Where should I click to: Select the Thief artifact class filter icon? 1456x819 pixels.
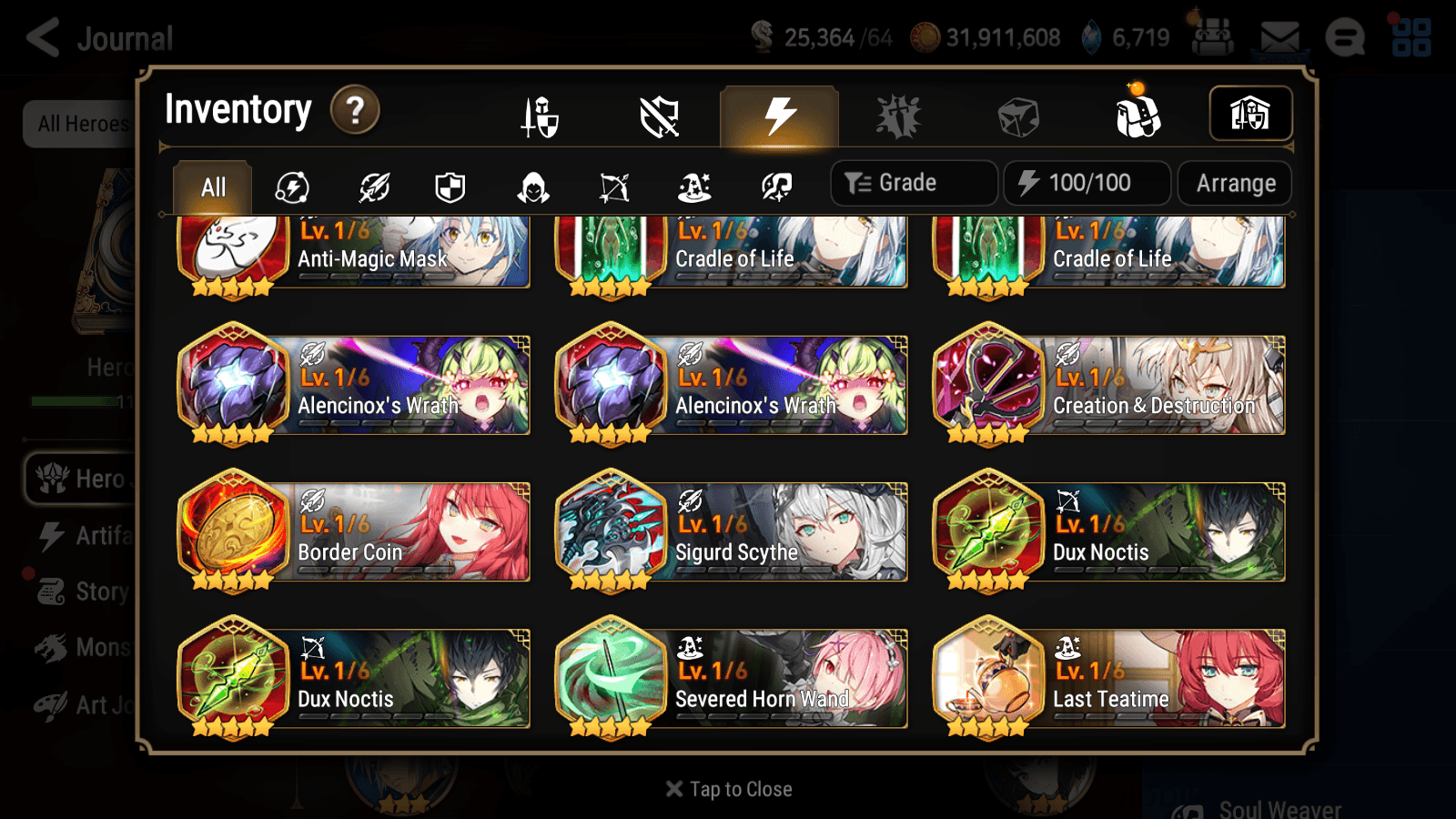(531, 187)
